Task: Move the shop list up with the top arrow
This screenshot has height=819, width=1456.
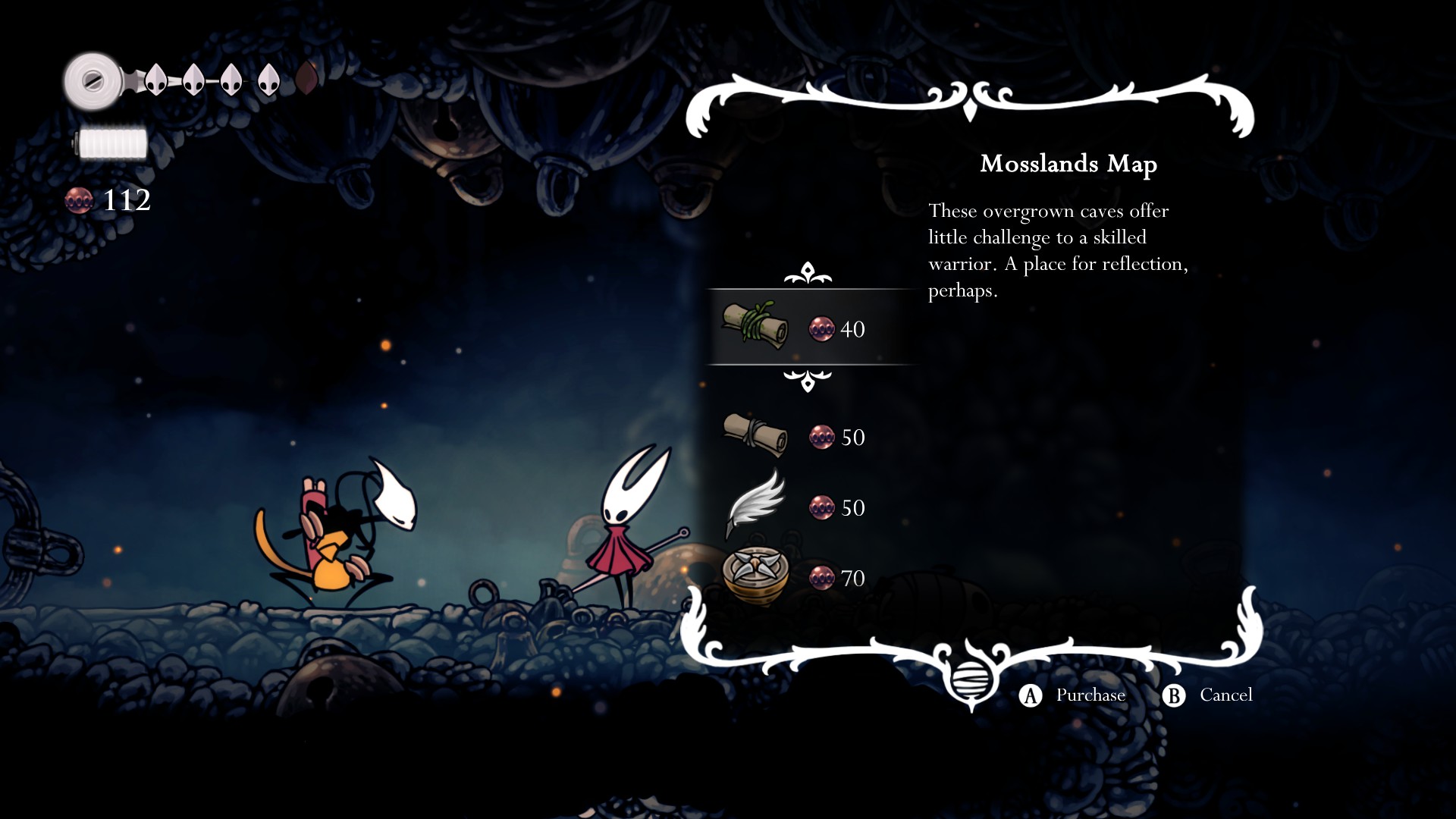Action: (x=808, y=273)
